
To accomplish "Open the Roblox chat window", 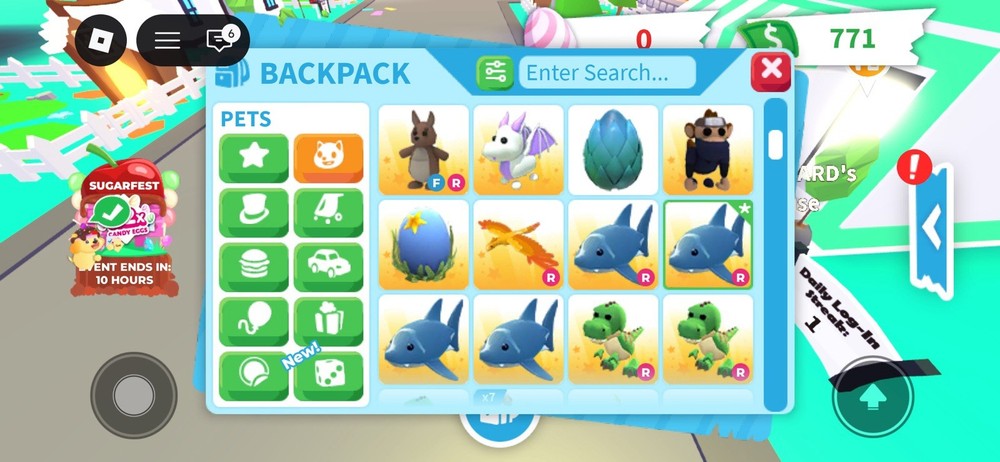I will (219, 40).
